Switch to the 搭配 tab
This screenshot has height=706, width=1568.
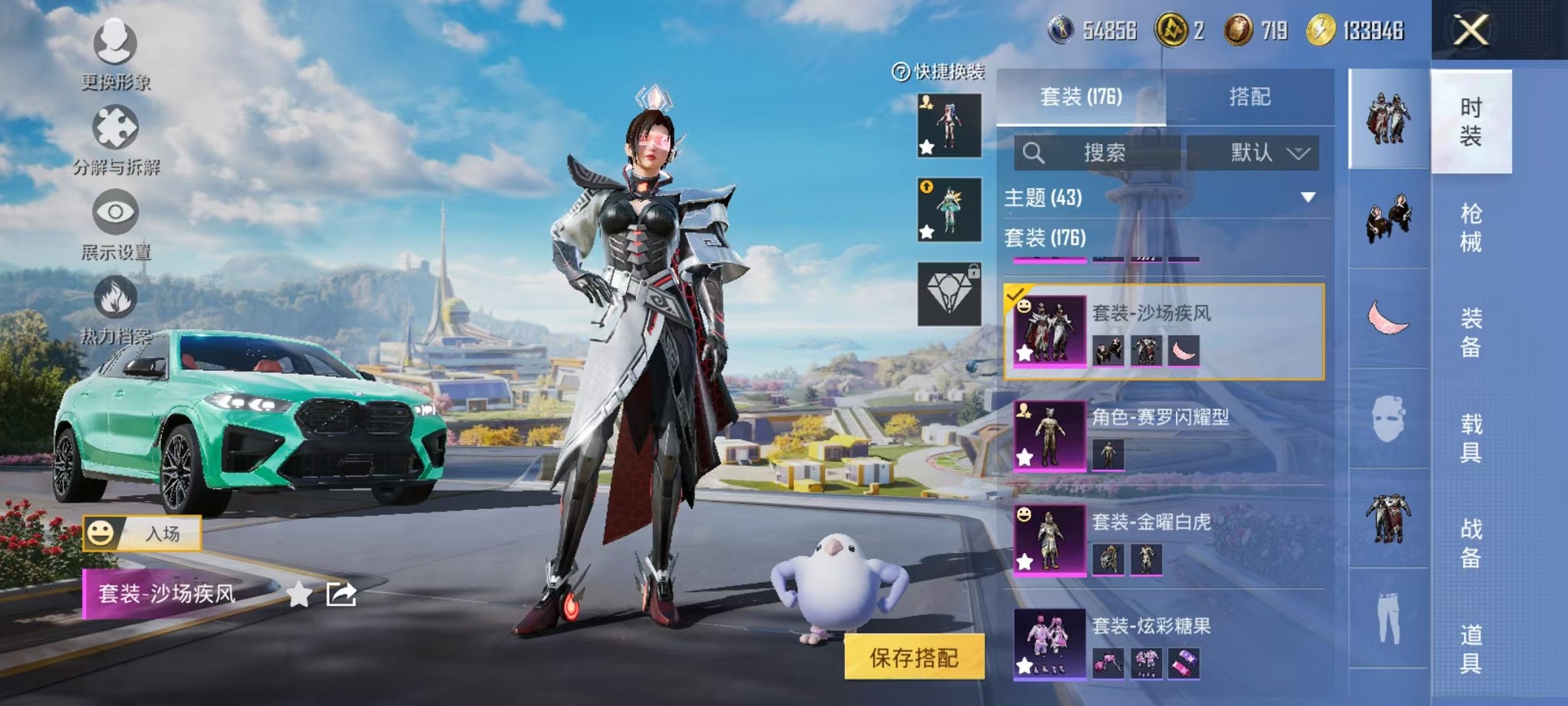click(1251, 97)
